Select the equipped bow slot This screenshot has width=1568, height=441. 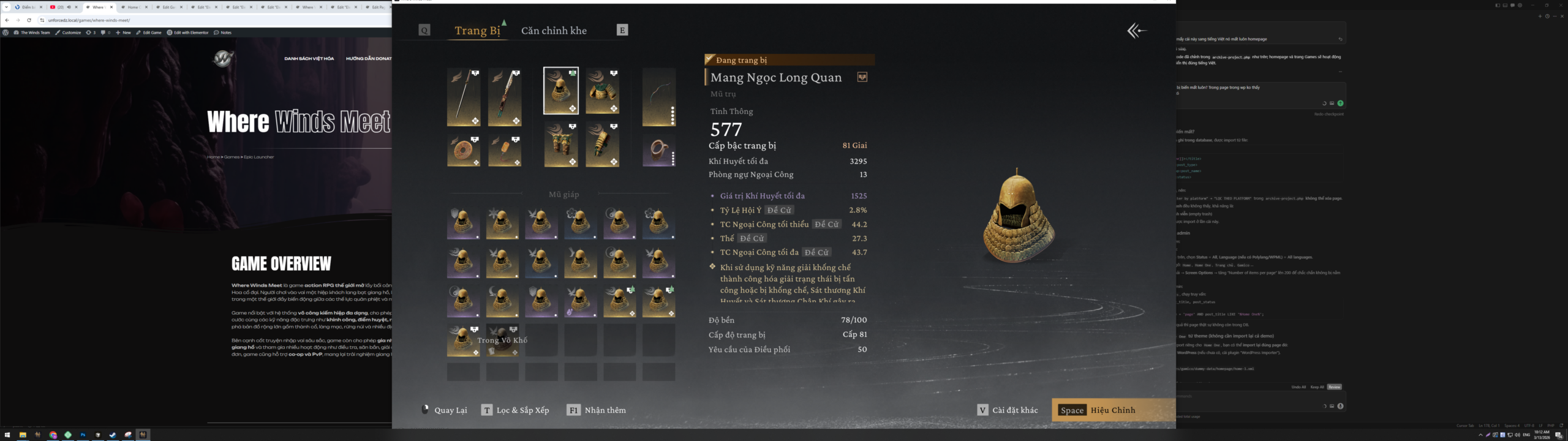point(658,97)
